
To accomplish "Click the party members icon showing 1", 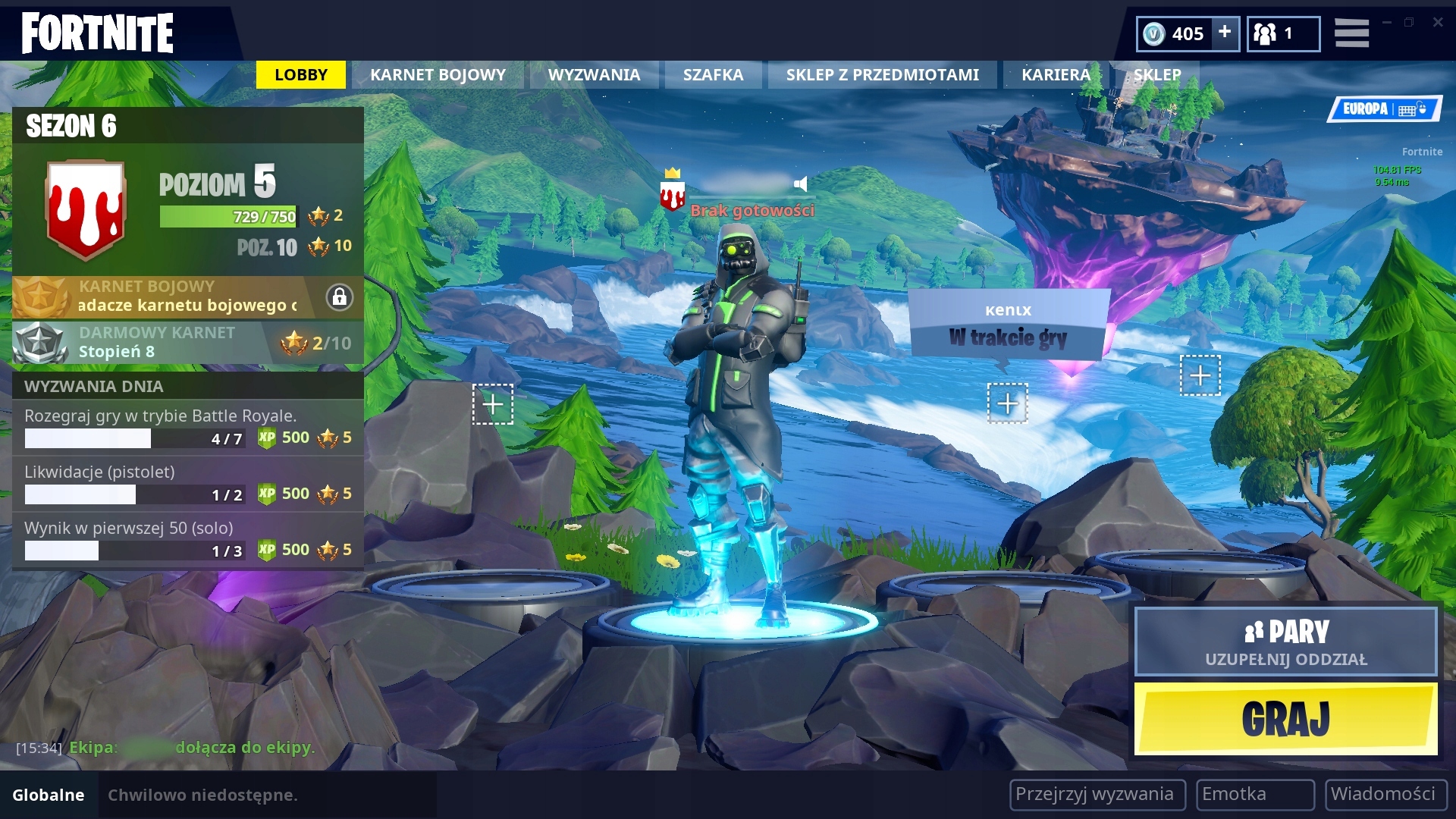I will click(x=1283, y=33).
